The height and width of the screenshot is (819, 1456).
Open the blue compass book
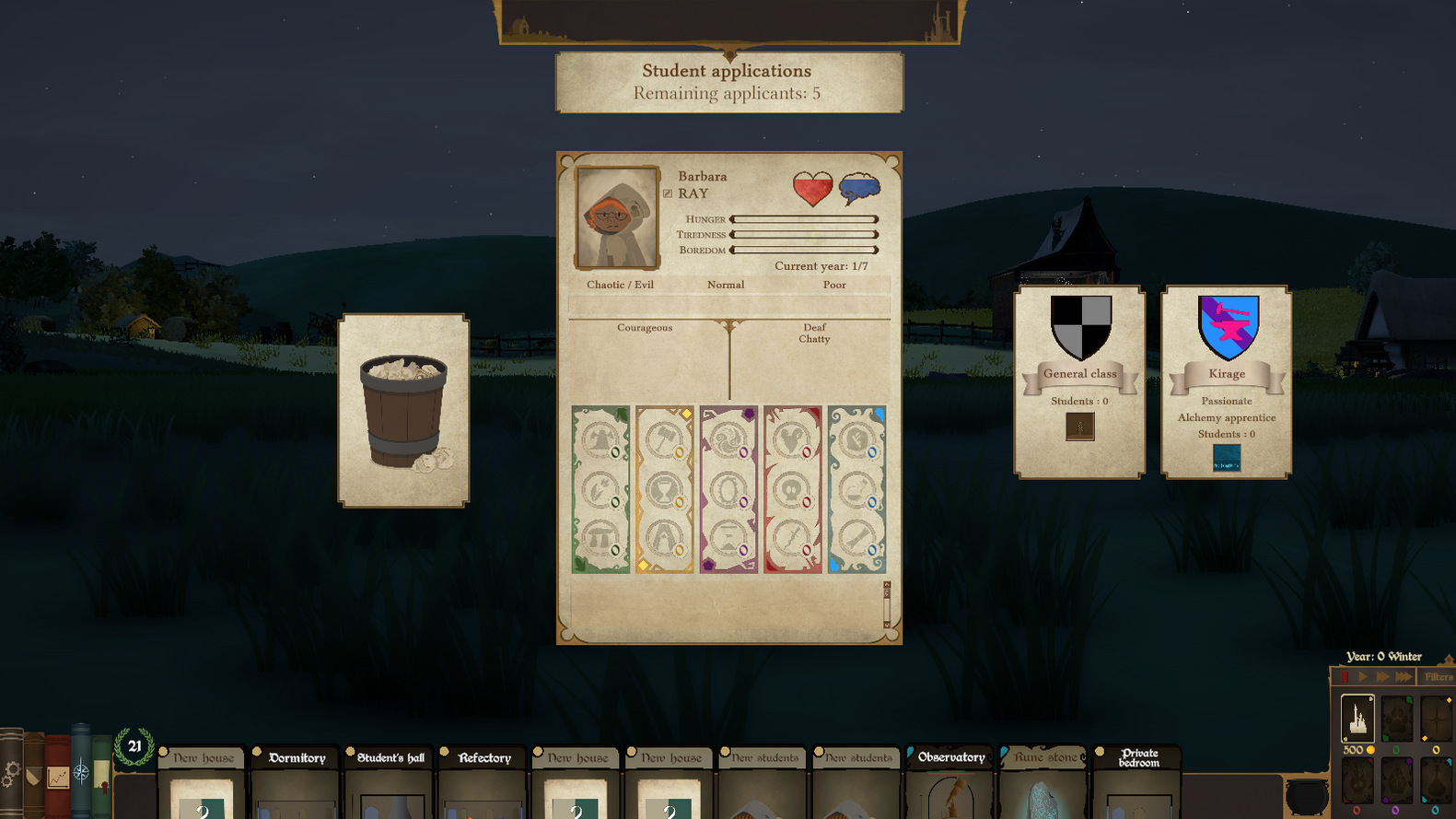[81, 772]
